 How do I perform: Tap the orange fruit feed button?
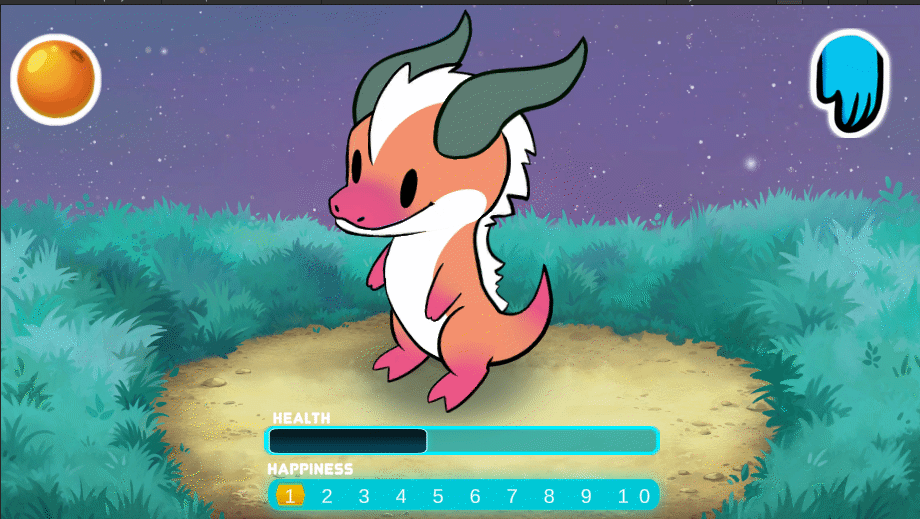click(56, 78)
